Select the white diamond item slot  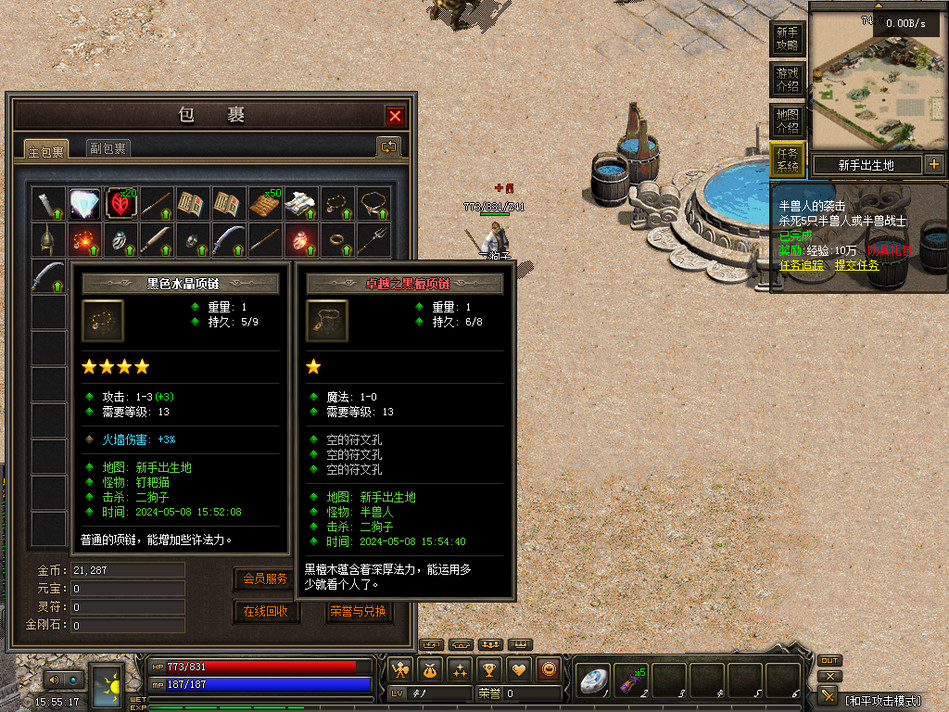[84, 204]
